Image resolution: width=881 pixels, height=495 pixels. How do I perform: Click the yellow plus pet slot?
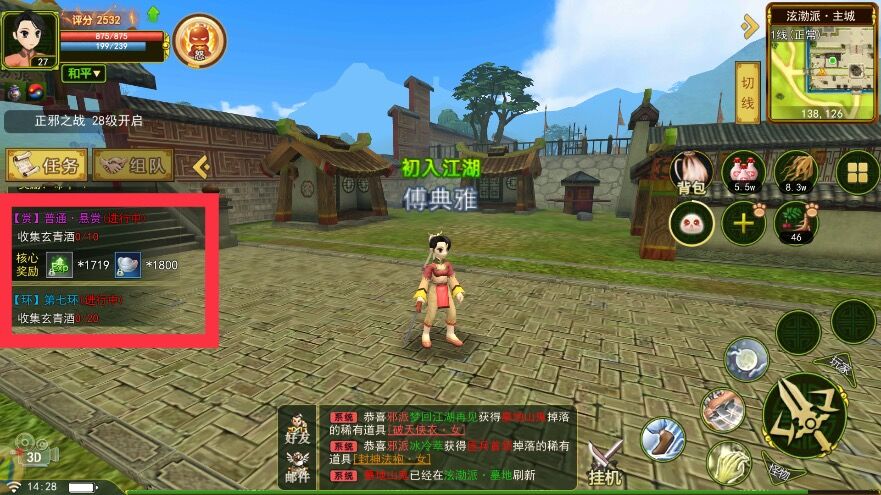pos(743,222)
